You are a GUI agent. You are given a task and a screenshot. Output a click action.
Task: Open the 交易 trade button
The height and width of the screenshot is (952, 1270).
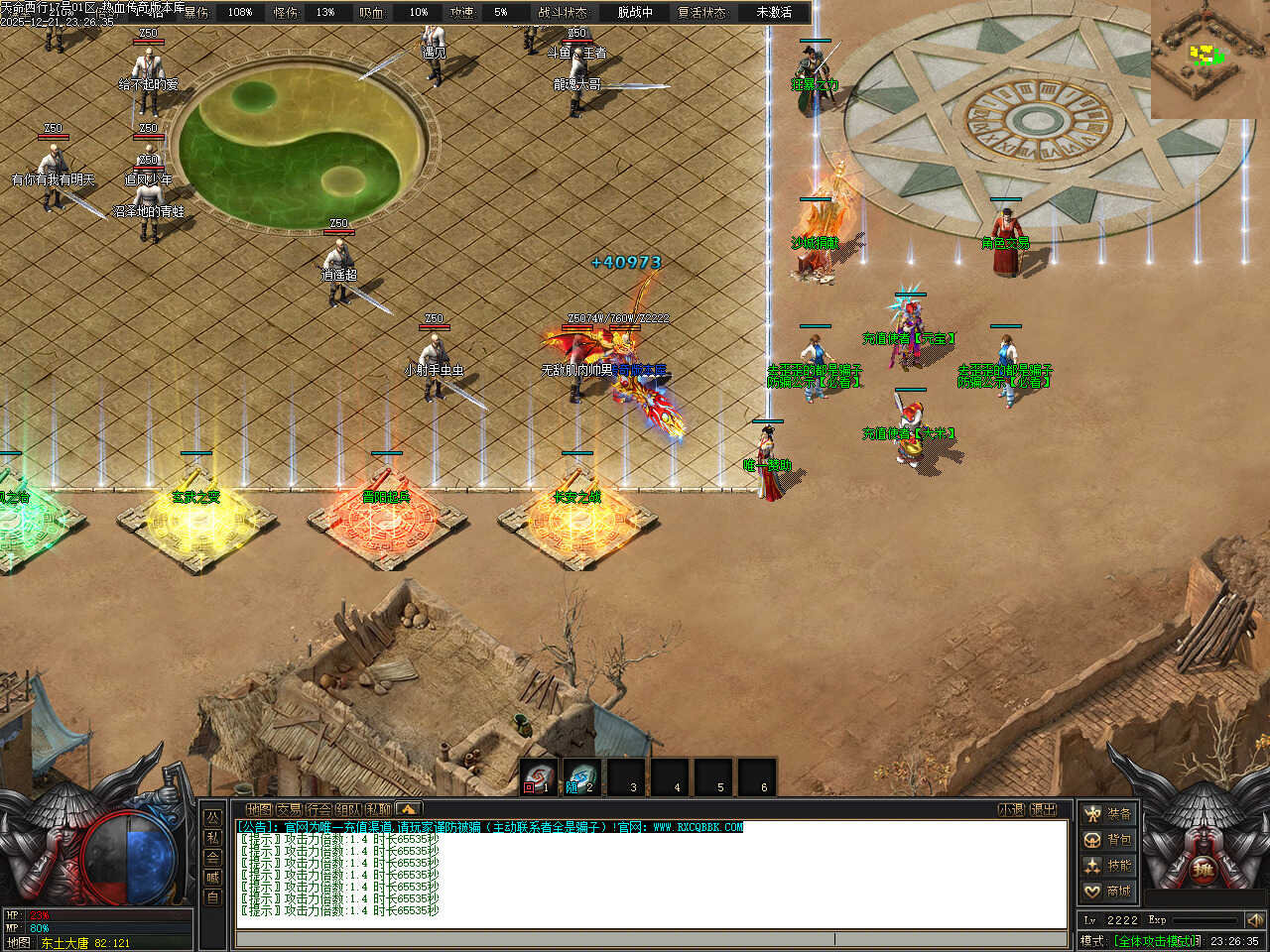pyautogui.click(x=289, y=809)
